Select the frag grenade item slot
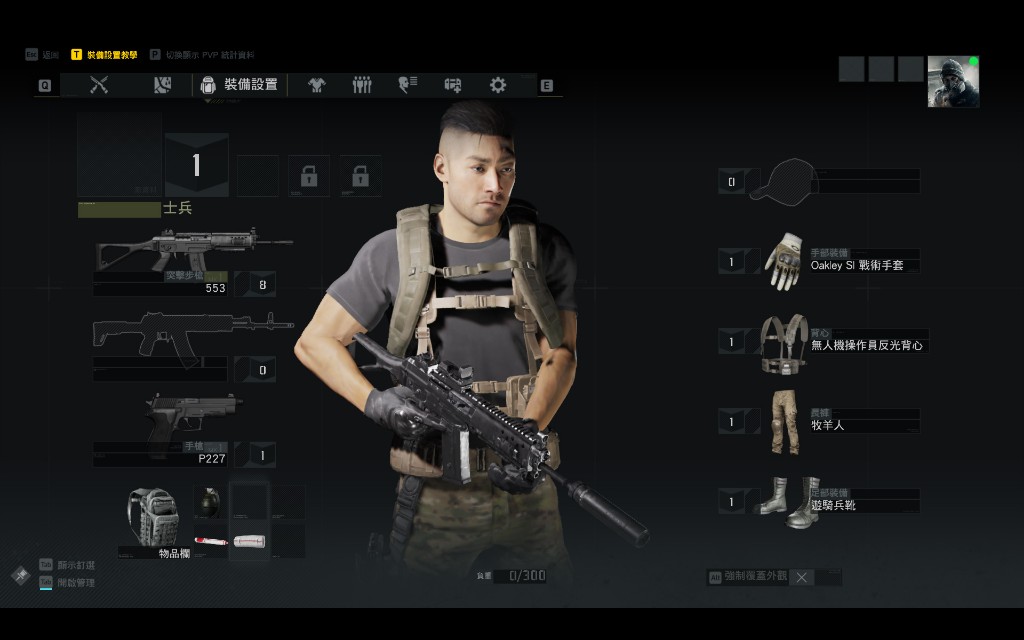This screenshot has width=1024, height=640. pos(210,500)
